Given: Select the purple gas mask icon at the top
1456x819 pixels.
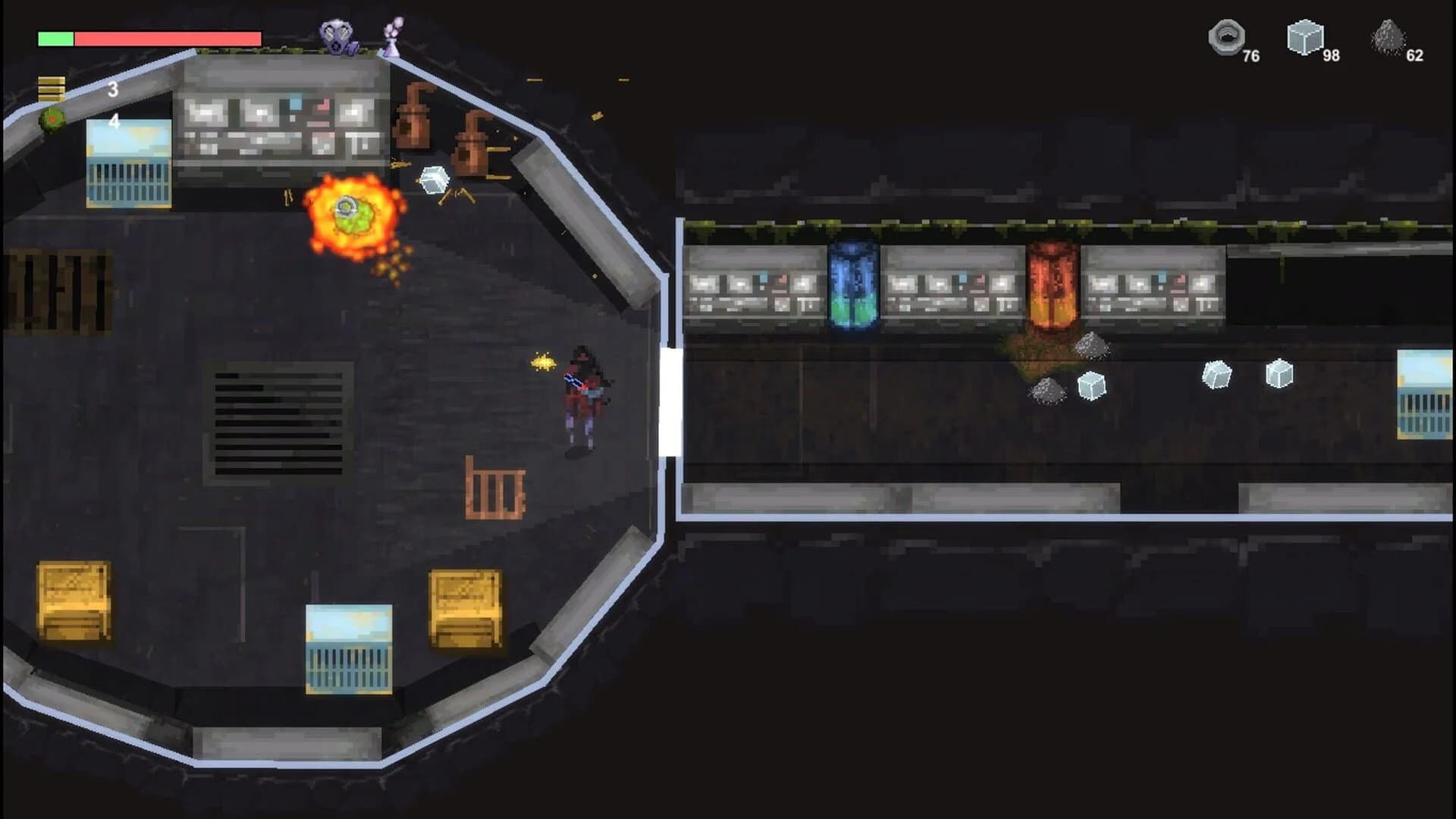Looking at the screenshot, I should click(340, 34).
